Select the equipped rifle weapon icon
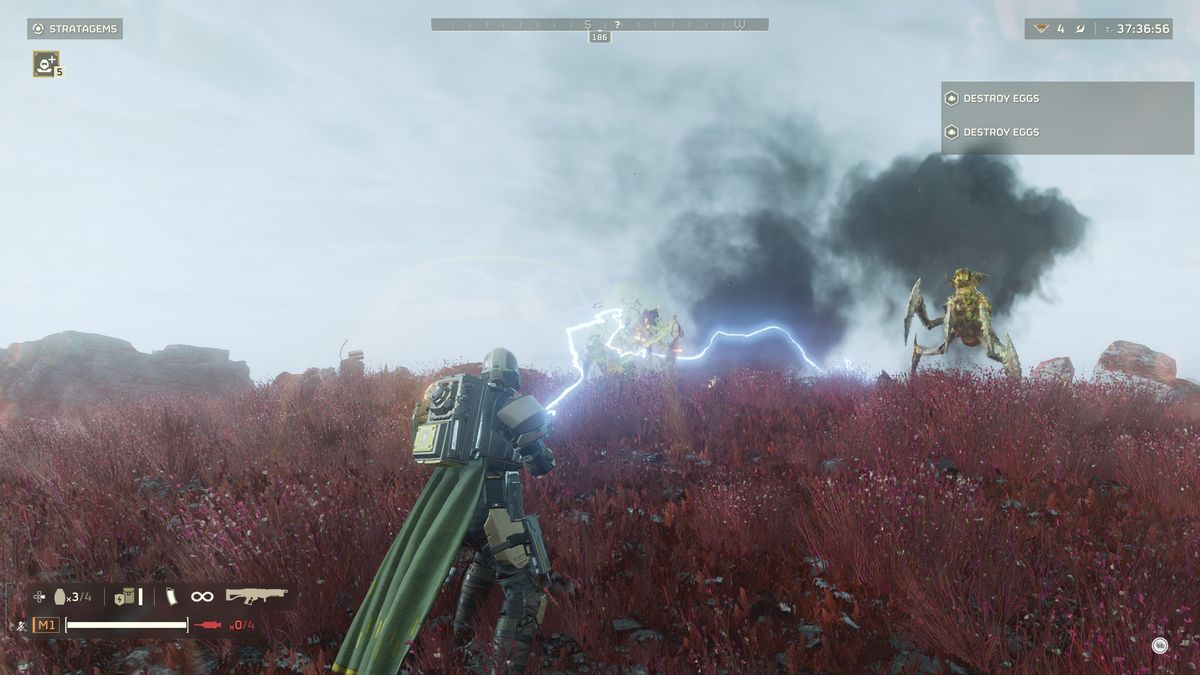1200x675 pixels. point(256,596)
